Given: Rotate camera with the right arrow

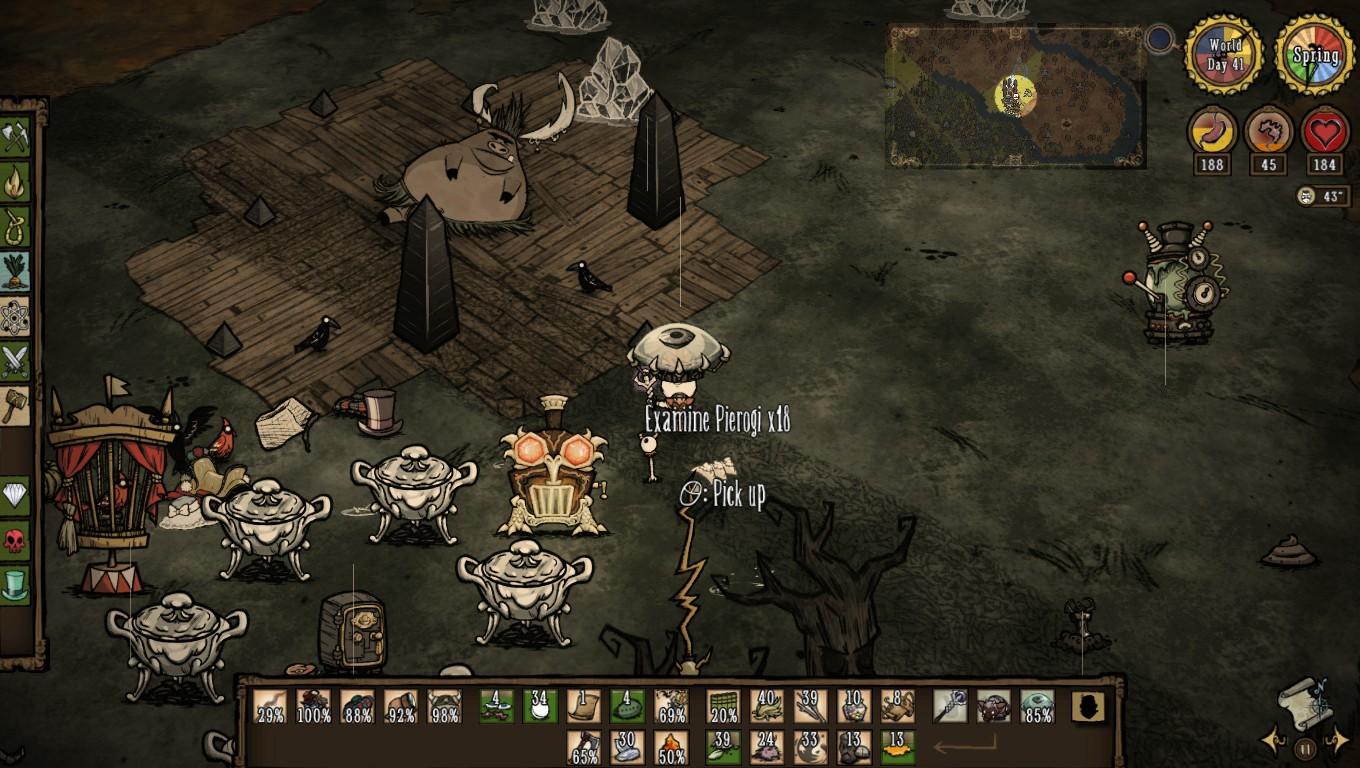Looking at the screenshot, I should (1337, 741).
